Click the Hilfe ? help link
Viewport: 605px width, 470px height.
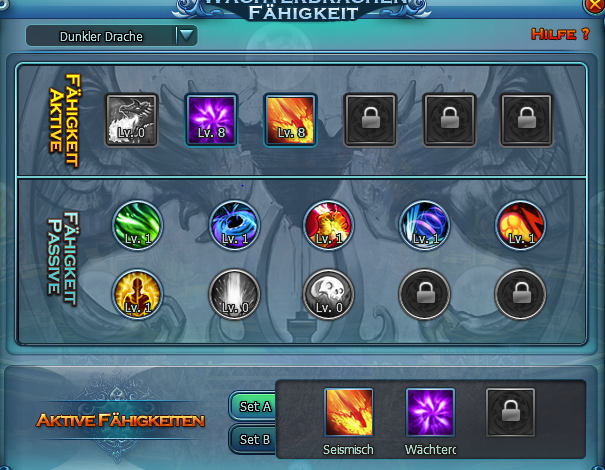[x=559, y=35]
